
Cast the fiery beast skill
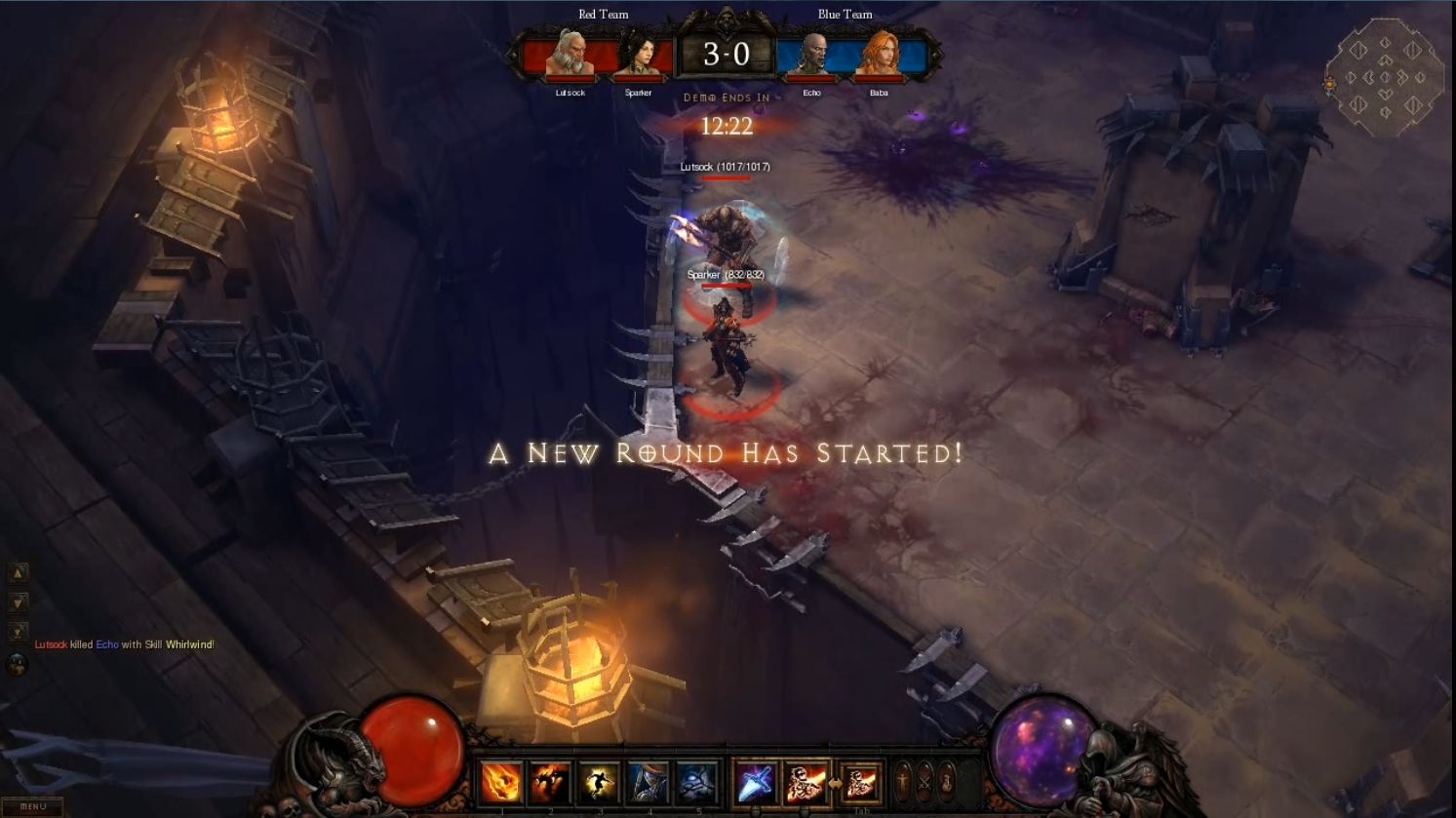[550, 782]
